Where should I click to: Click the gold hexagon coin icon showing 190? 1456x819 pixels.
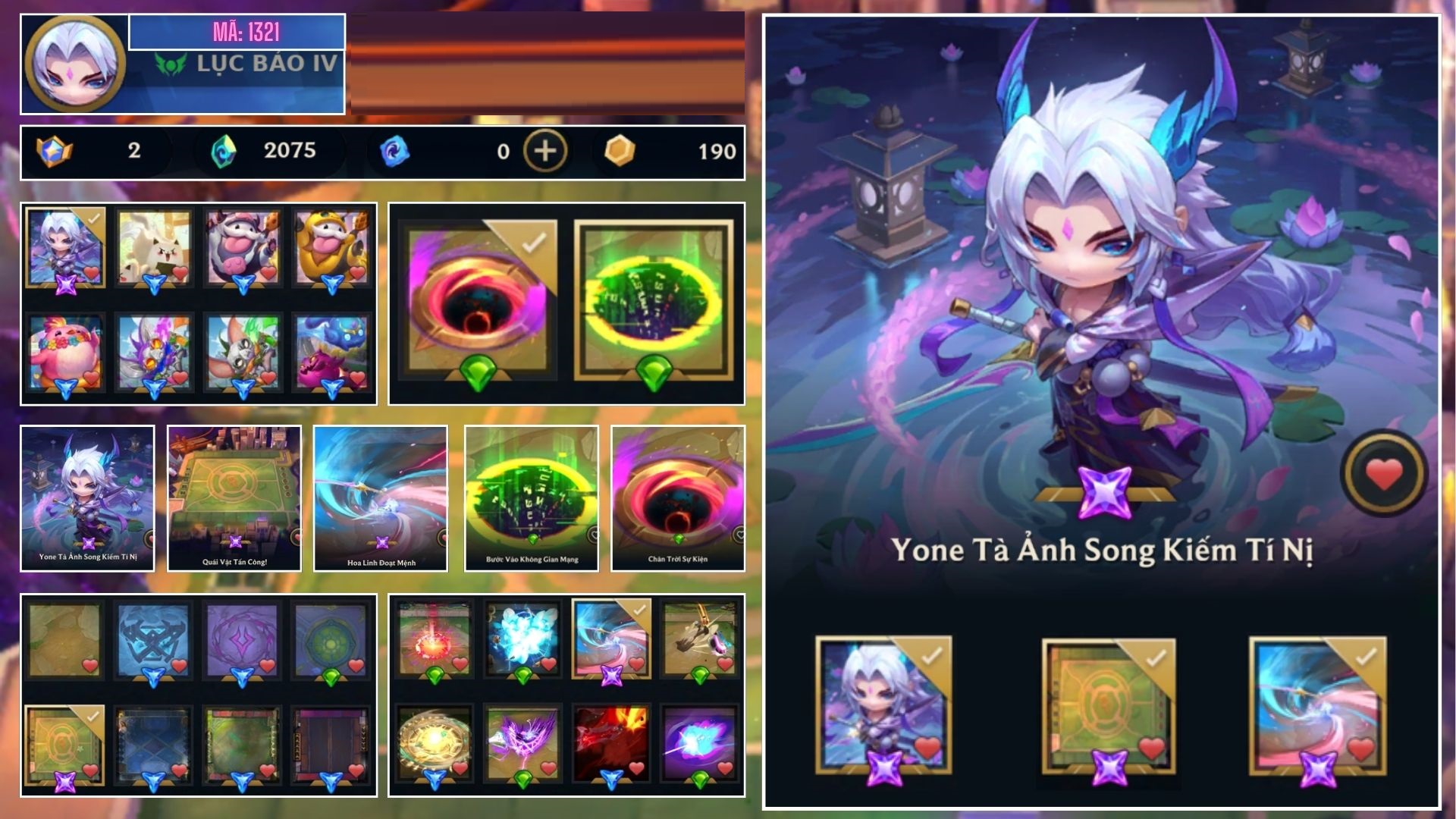[619, 150]
